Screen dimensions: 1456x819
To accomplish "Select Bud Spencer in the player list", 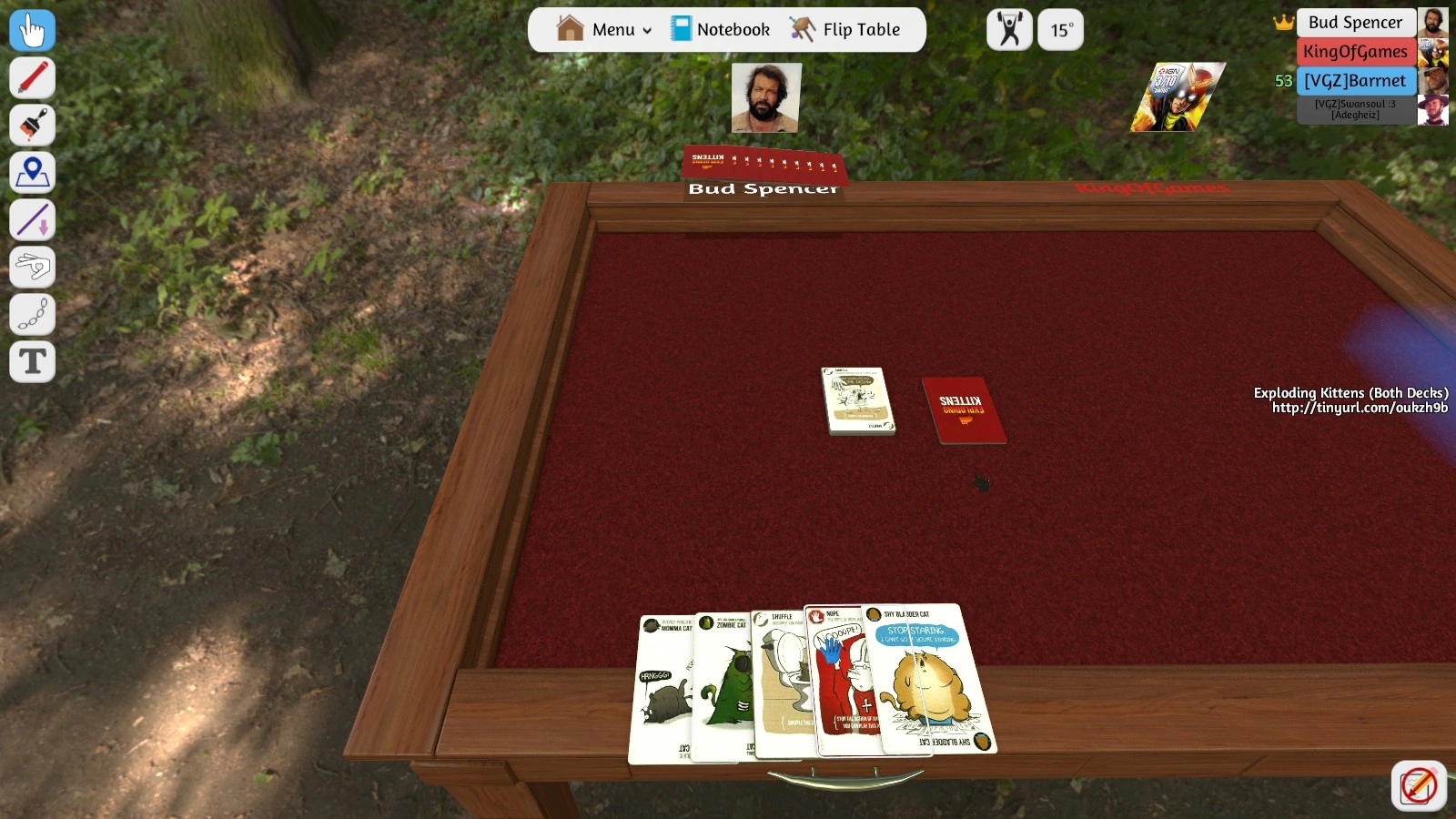I will click(x=1355, y=23).
